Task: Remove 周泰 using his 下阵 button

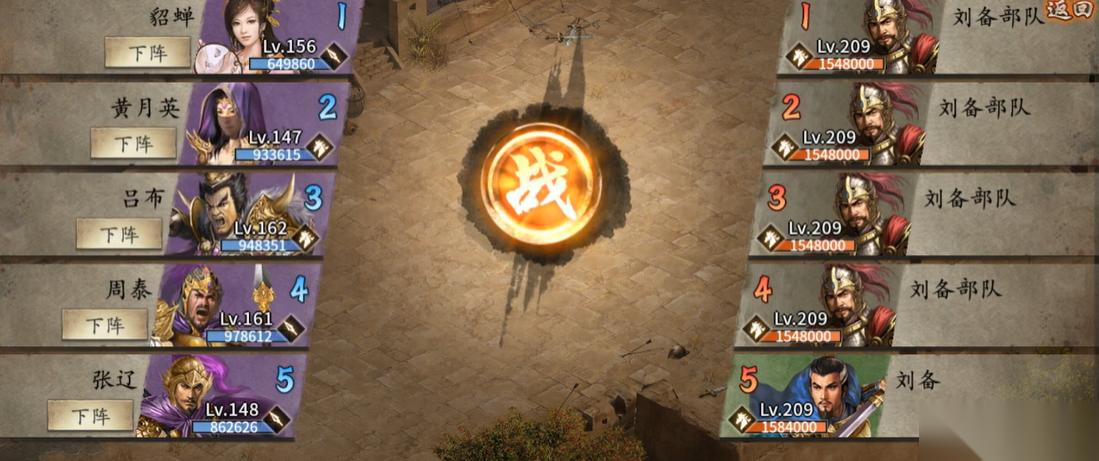Action: pyautogui.click(x=104, y=325)
